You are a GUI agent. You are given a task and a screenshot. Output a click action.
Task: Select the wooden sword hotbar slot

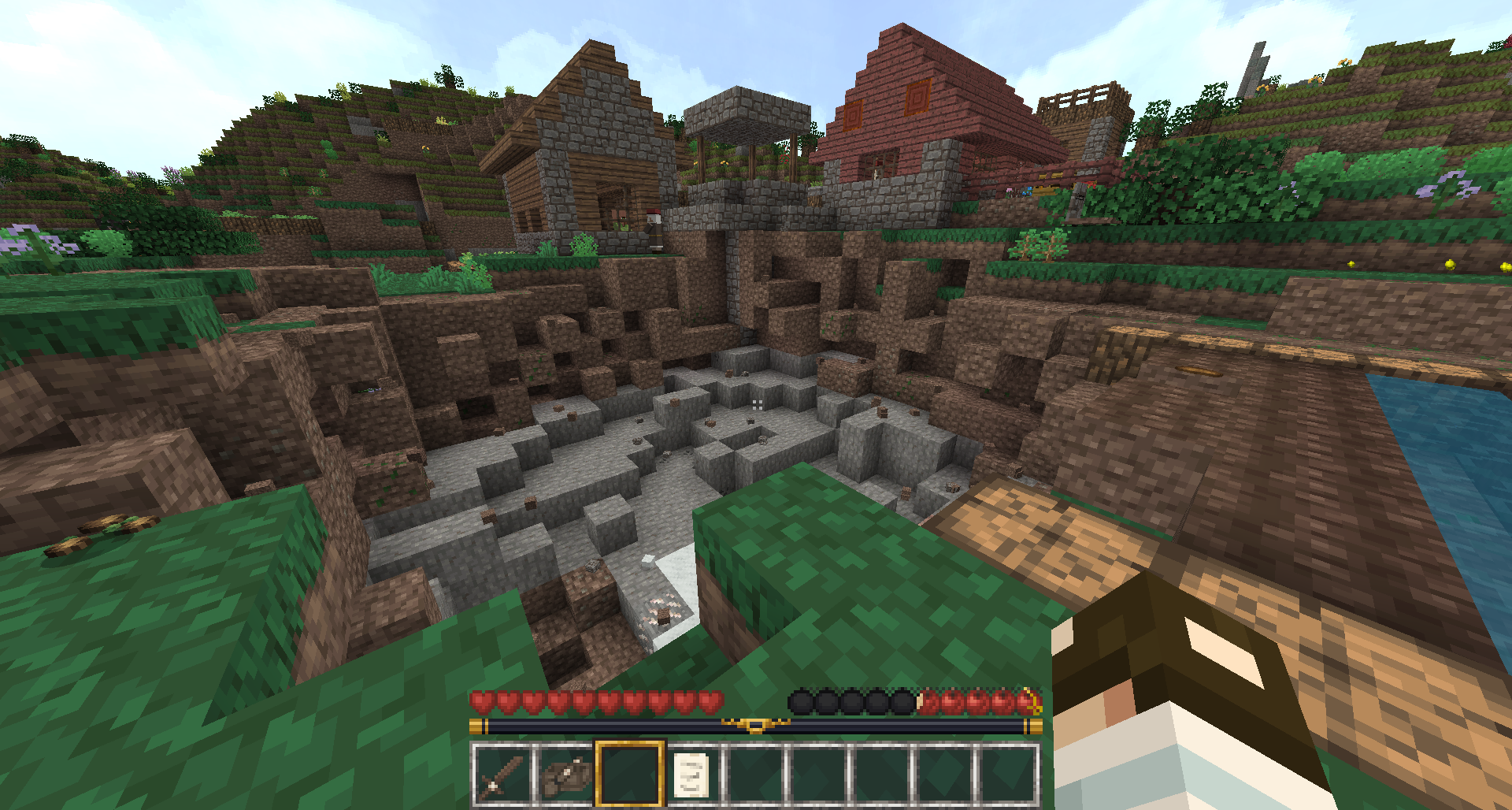pyautogui.click(x=502, y=775)
